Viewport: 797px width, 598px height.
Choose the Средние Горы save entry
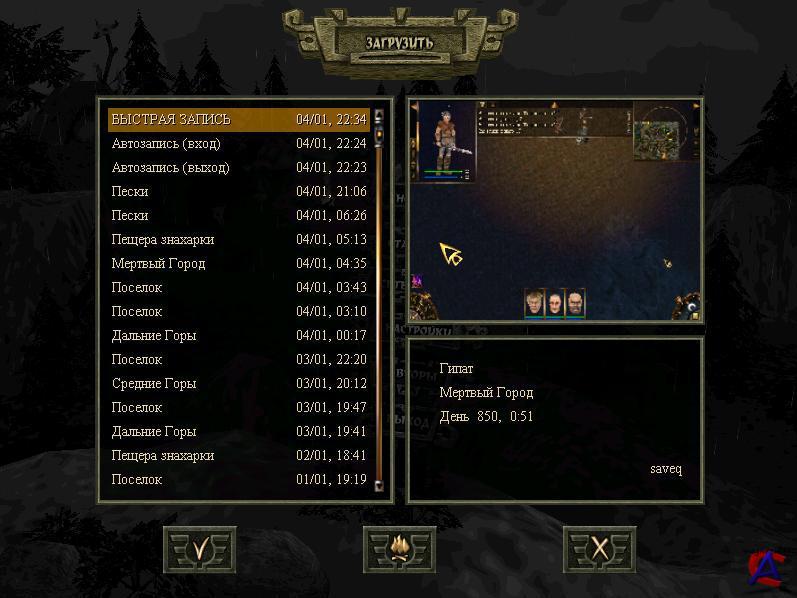(x=238, y=384)
